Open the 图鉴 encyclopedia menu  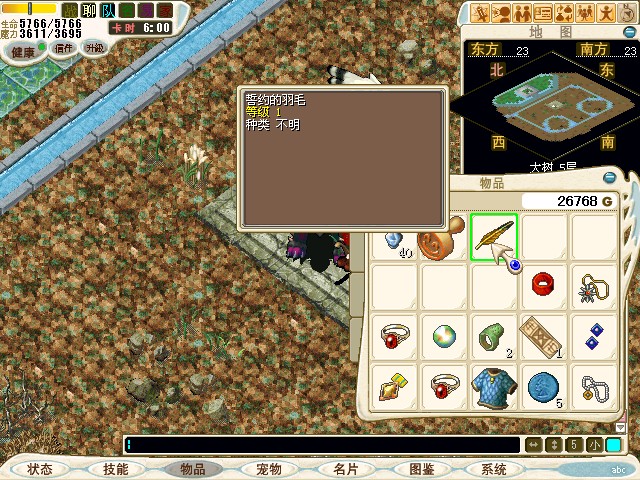421,469
